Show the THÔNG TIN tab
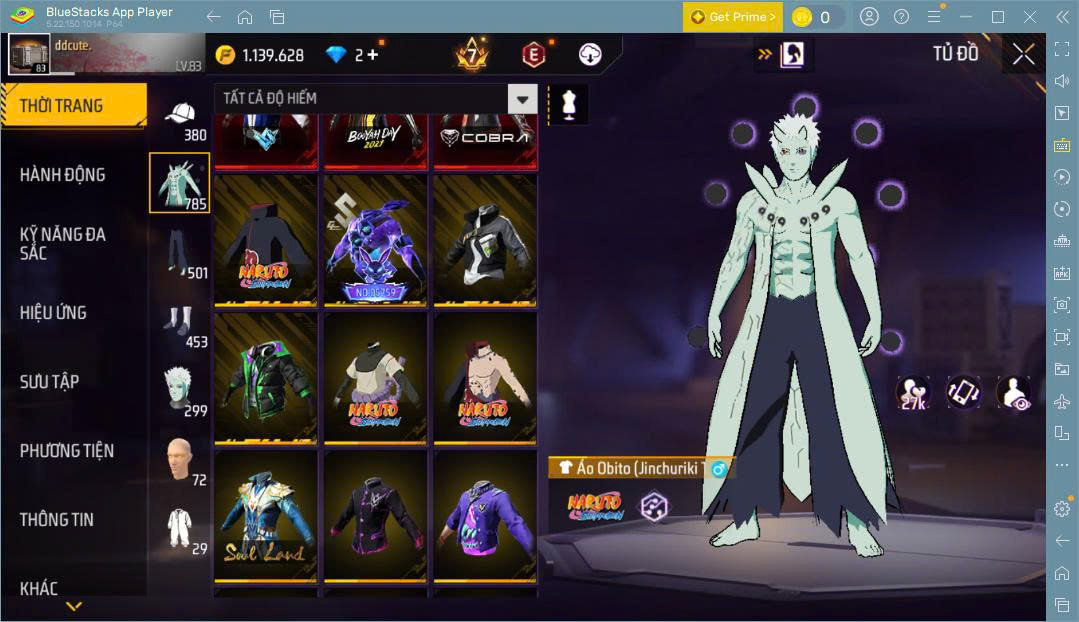Screen dimensions: 1079x622 [x=56, y=520]
